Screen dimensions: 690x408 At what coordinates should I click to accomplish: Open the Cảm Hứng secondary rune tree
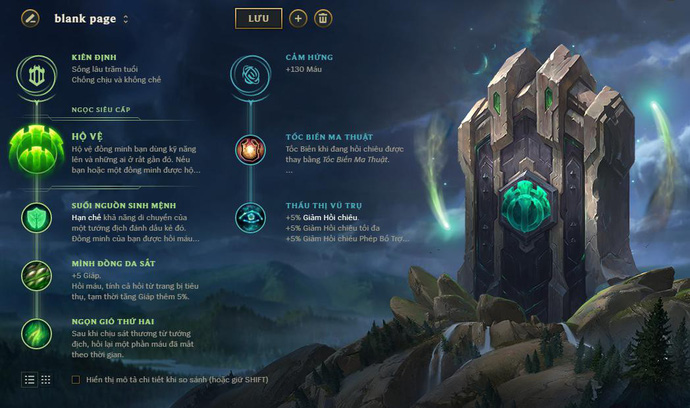click(250, 72)
